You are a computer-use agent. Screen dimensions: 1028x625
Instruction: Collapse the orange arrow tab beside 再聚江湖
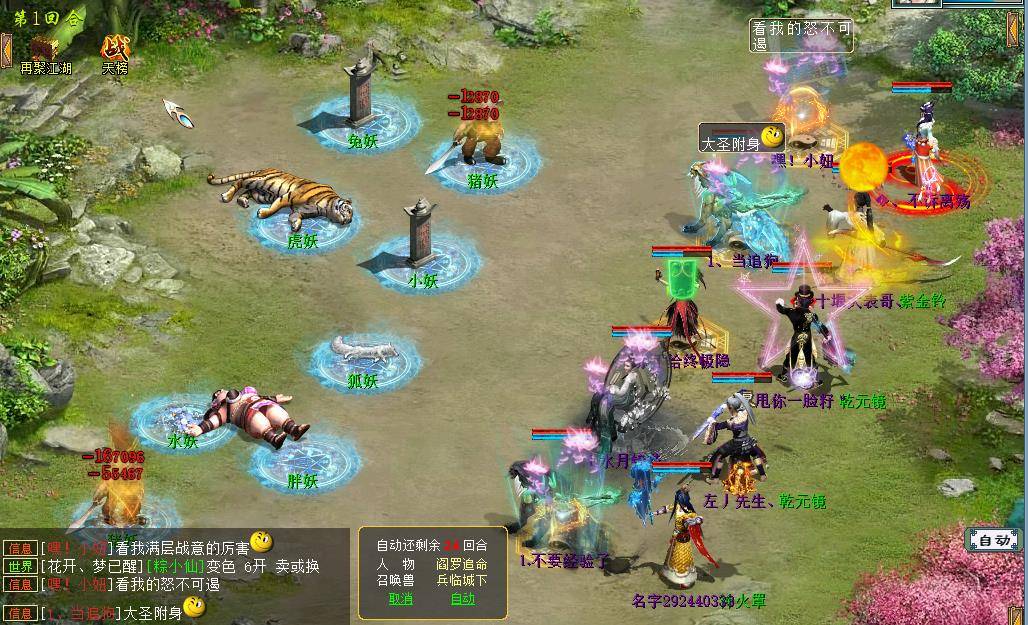pos(6,50)
